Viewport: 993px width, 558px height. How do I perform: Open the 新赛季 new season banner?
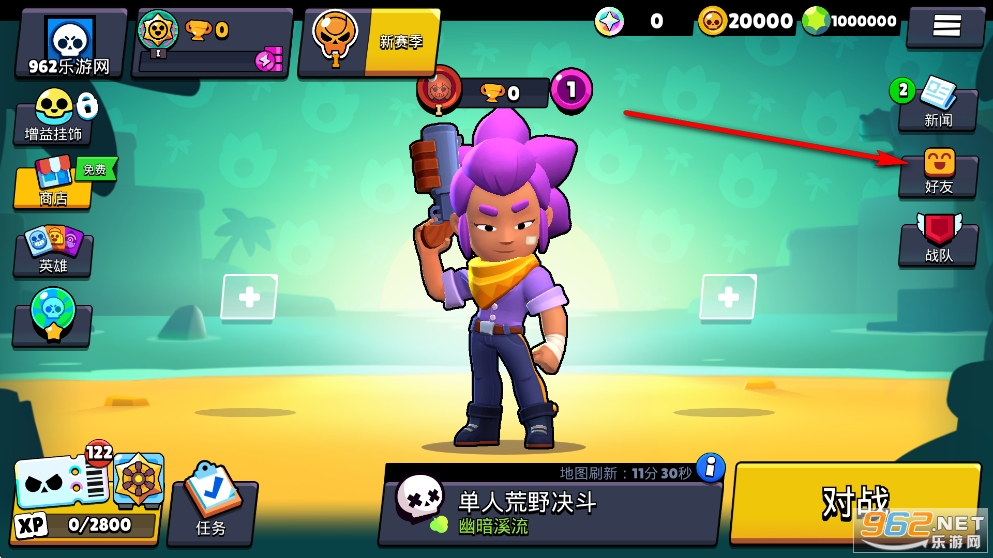pos(371,43)
